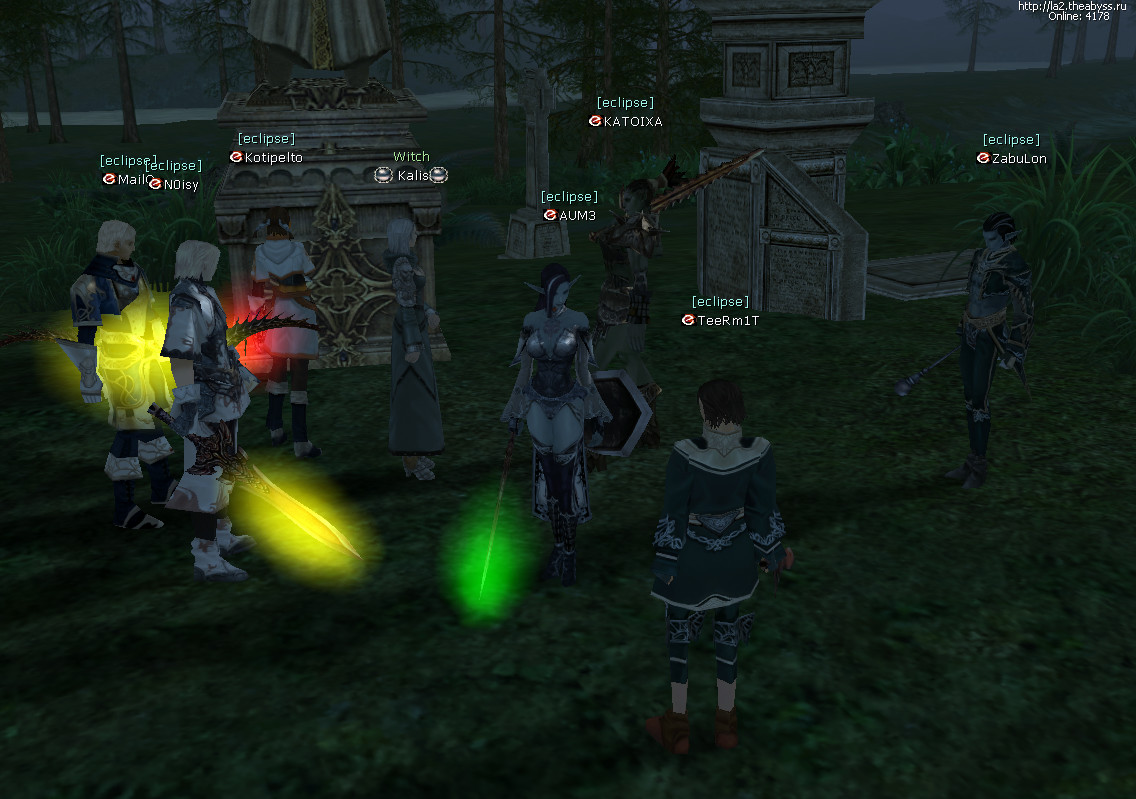This screenshot has width=1136, height=799.
Task: Choose the TeeRm1T player name label
Action: click(x=727, y=320)
